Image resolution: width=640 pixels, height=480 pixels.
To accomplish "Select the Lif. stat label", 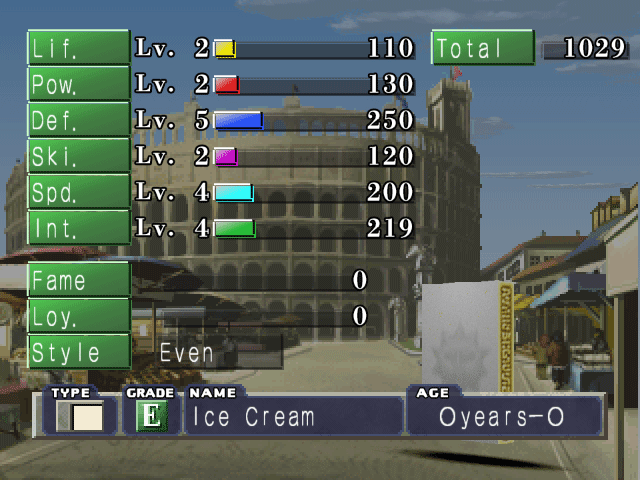I will 78,47.
